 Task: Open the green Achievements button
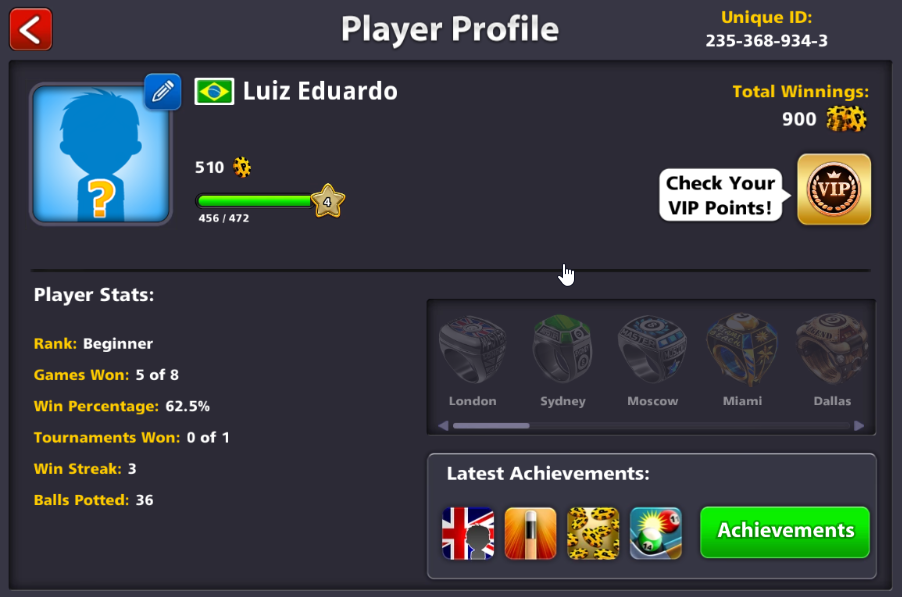pos(785,531)
